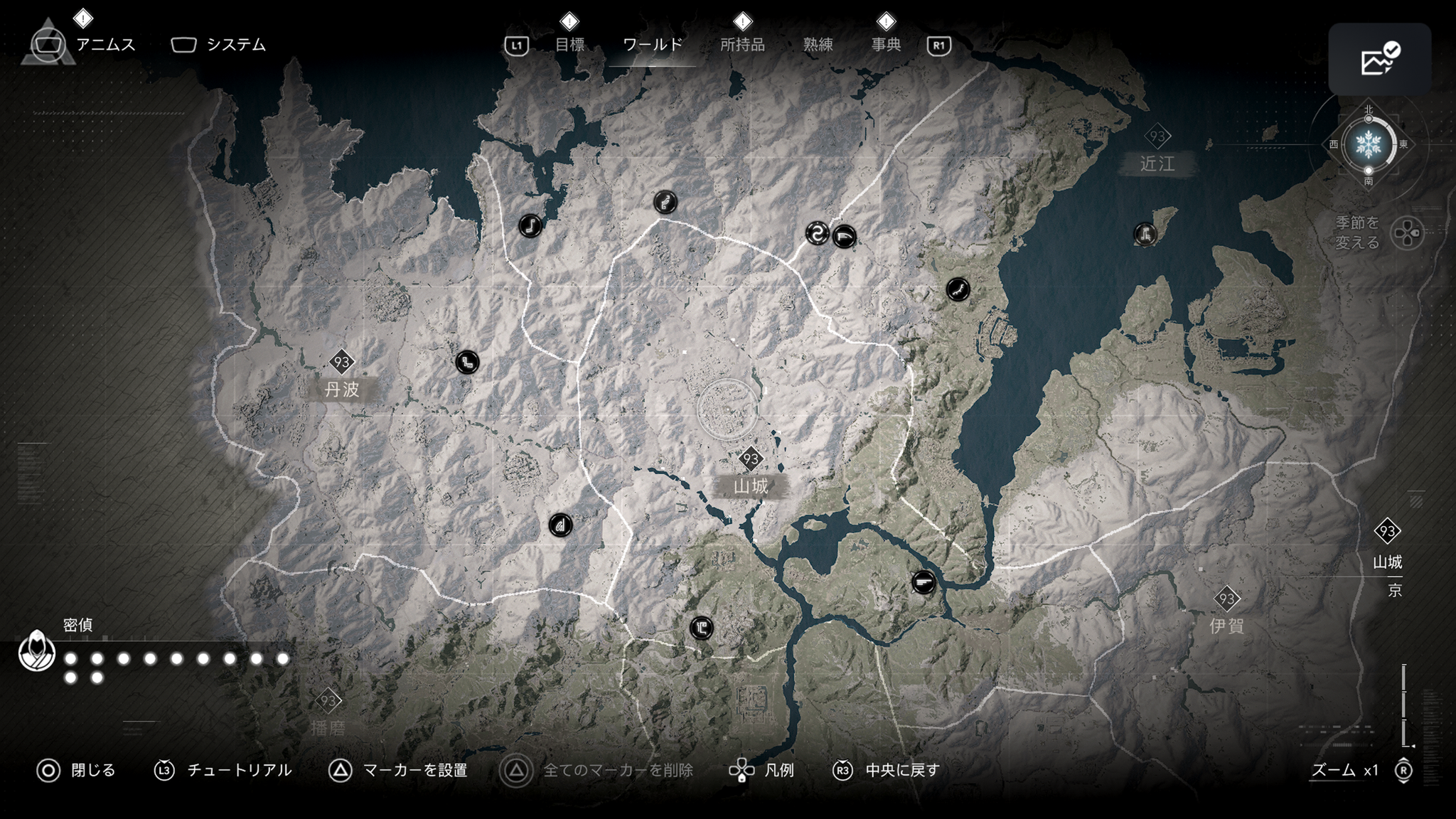This screenshot has height=819, width=1456.
Task: Click the photo icon in the top-right corner
Action: pyautogui.click(x=1379, y=60)
